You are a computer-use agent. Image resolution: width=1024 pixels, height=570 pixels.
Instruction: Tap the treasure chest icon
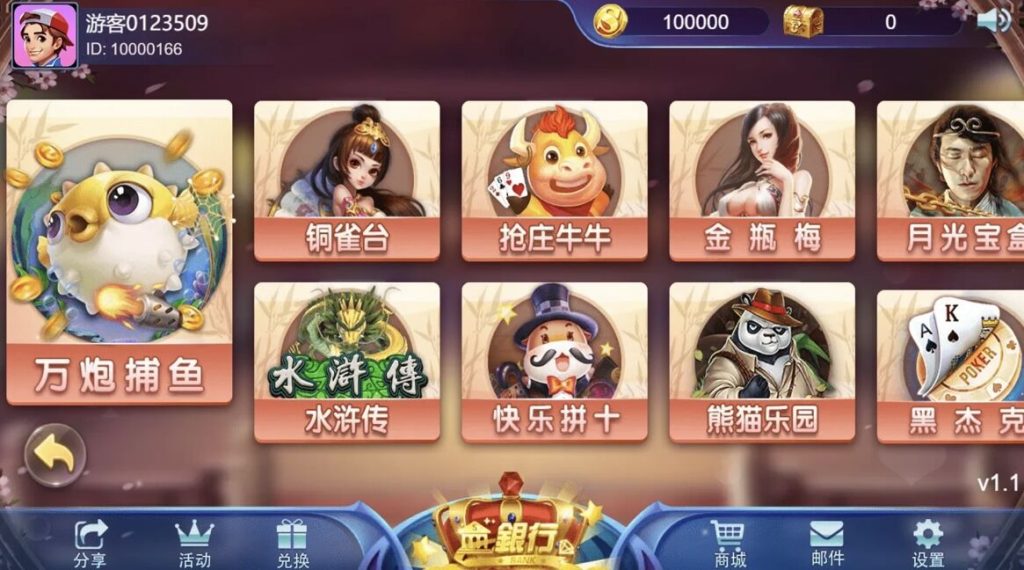pos(802,21)
